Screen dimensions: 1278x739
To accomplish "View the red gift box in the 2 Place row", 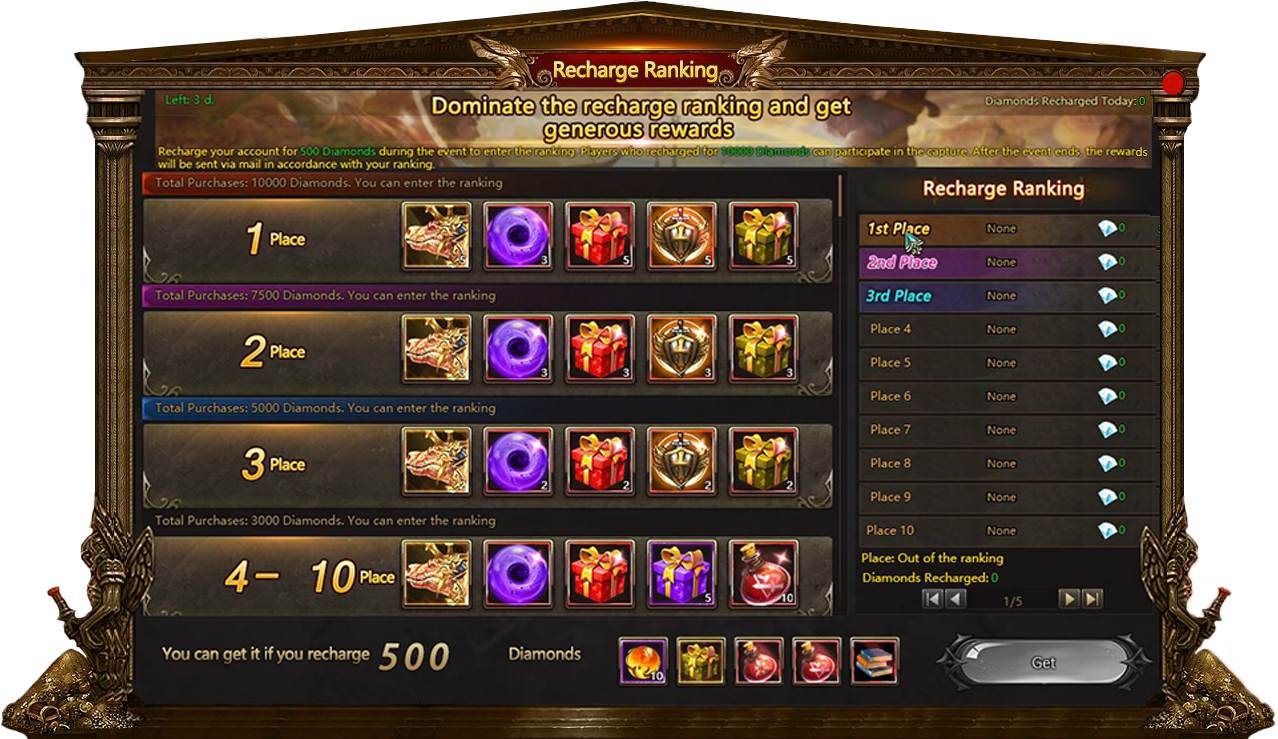I will click(600, 349).
